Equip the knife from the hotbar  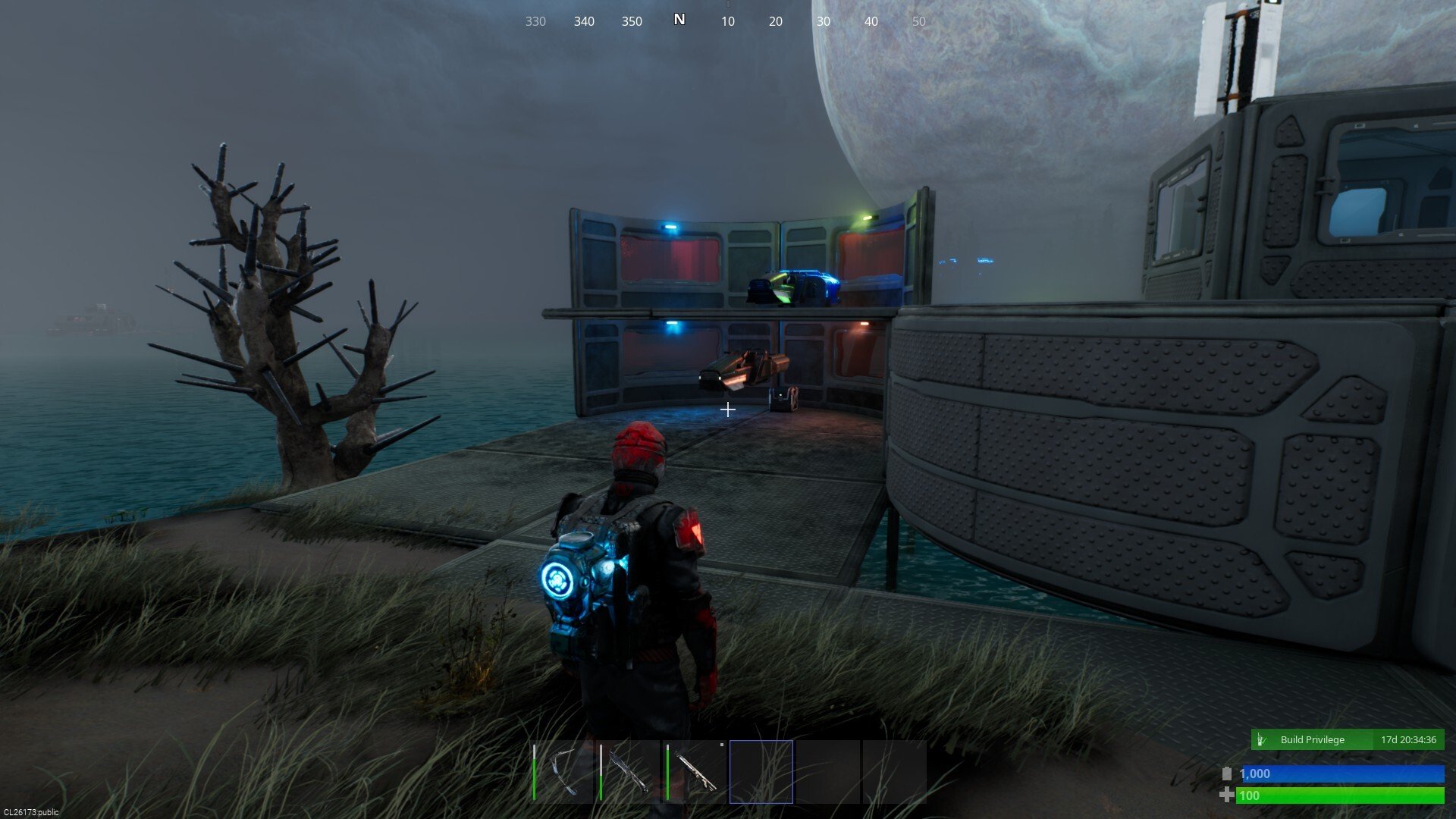(629, 772)
